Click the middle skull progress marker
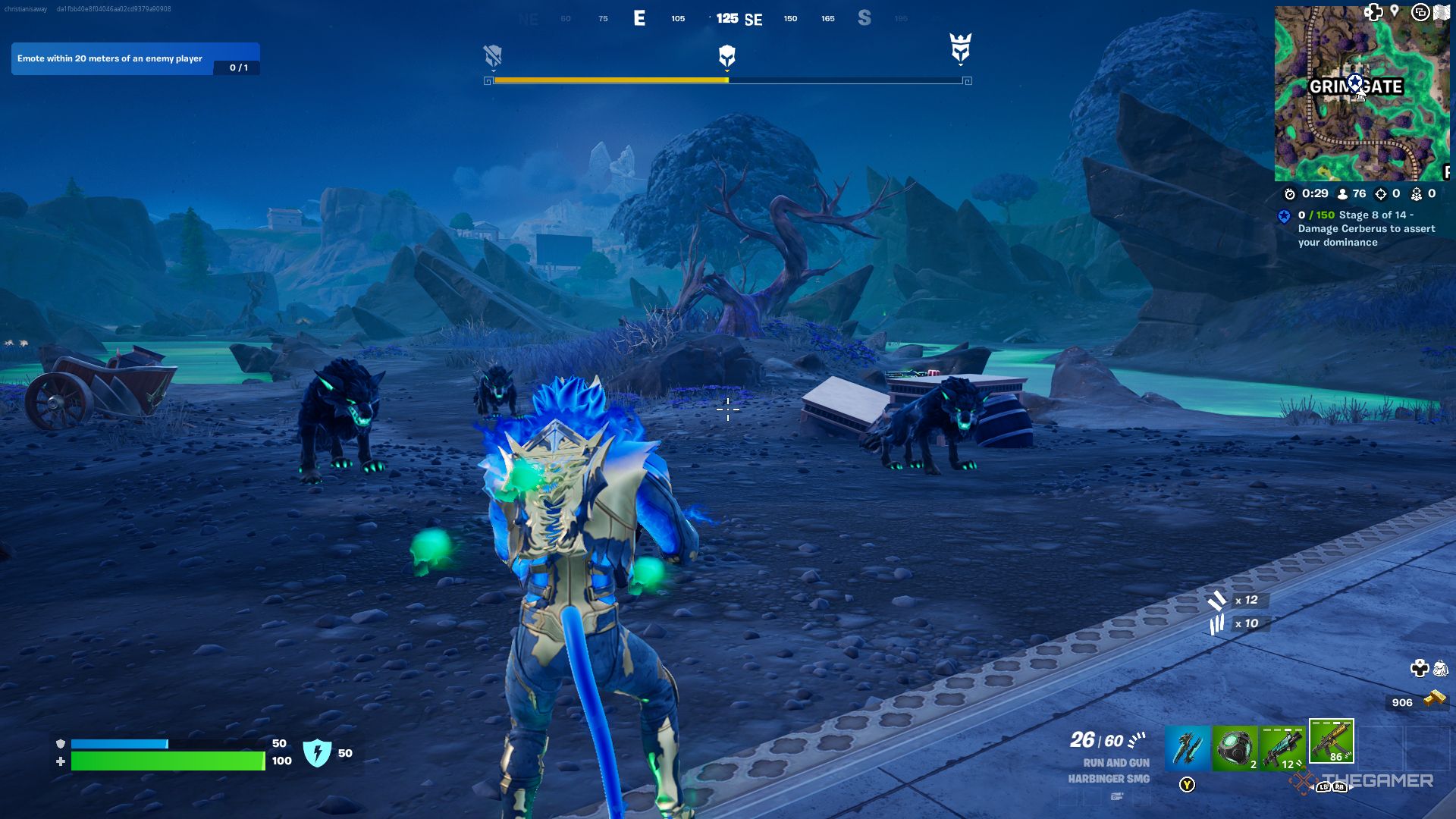Viewport: 1456px width, 819px height. [726, 55]
